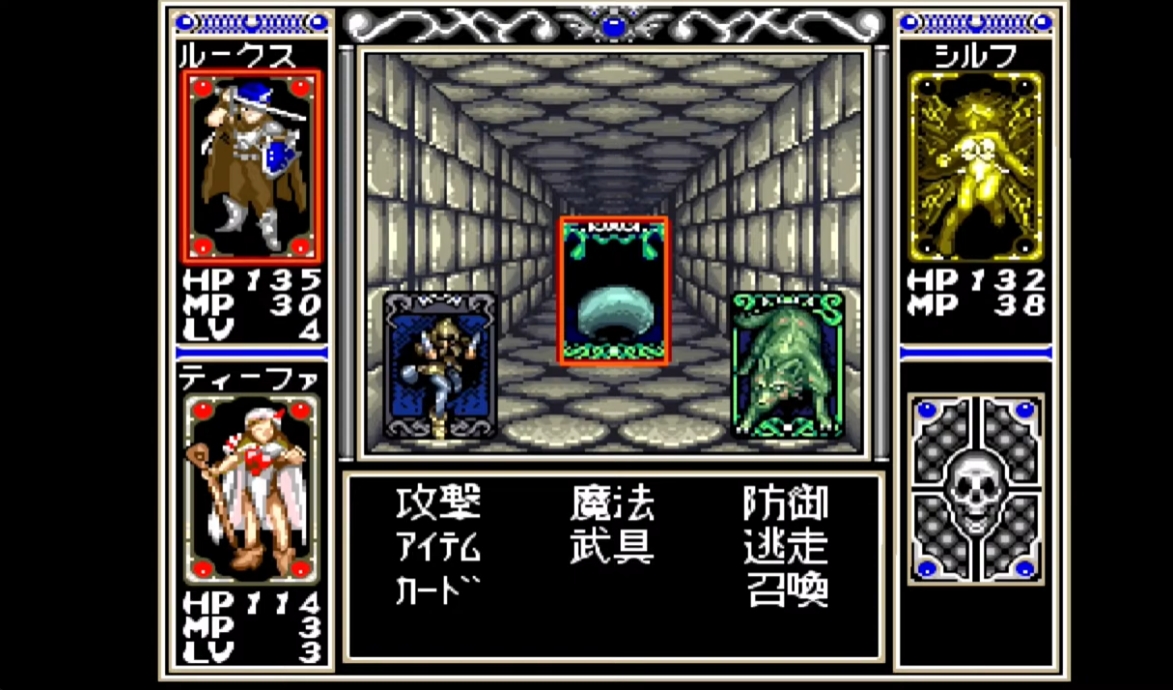Select the ルークス party member card
1173x690 pixels.
pyautogui.click(x=253, y=166)
